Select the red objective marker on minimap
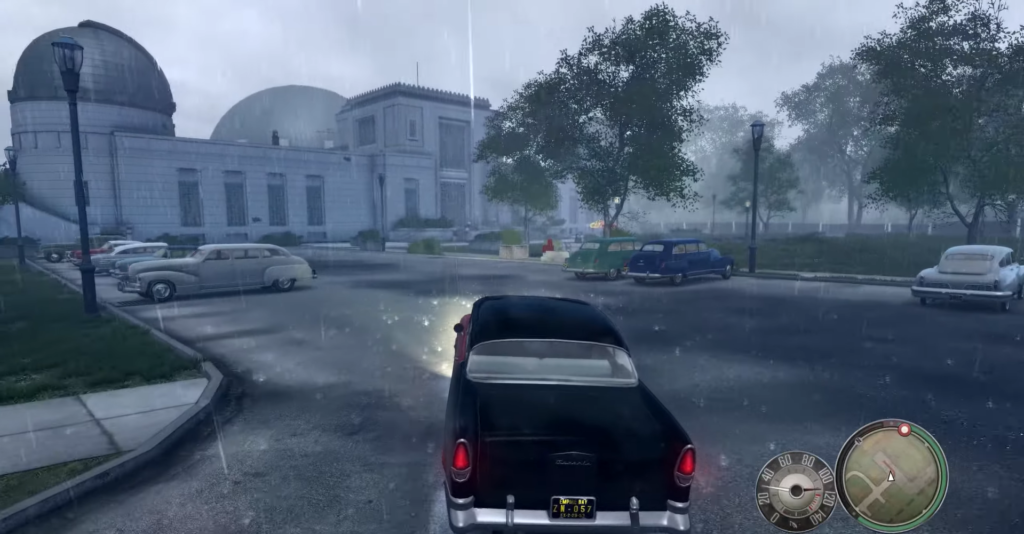 point(904,429)
